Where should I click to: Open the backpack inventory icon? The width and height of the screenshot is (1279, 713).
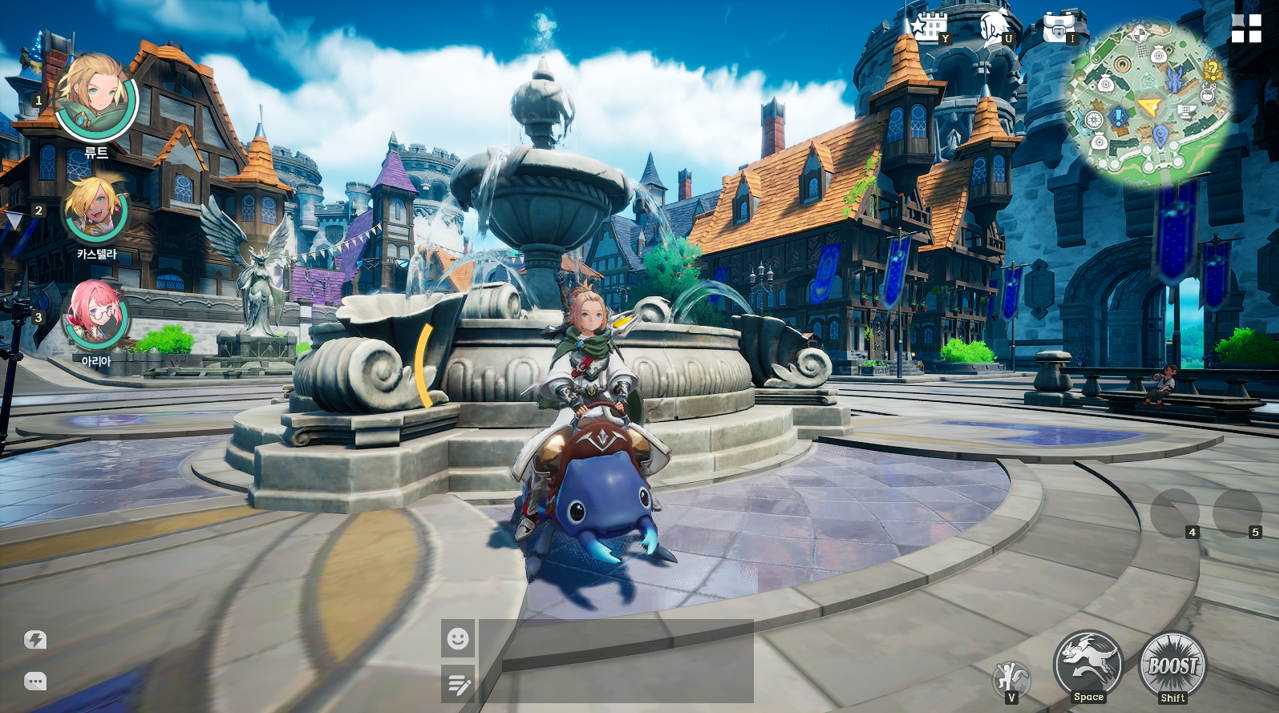[x=1058, y=27]
